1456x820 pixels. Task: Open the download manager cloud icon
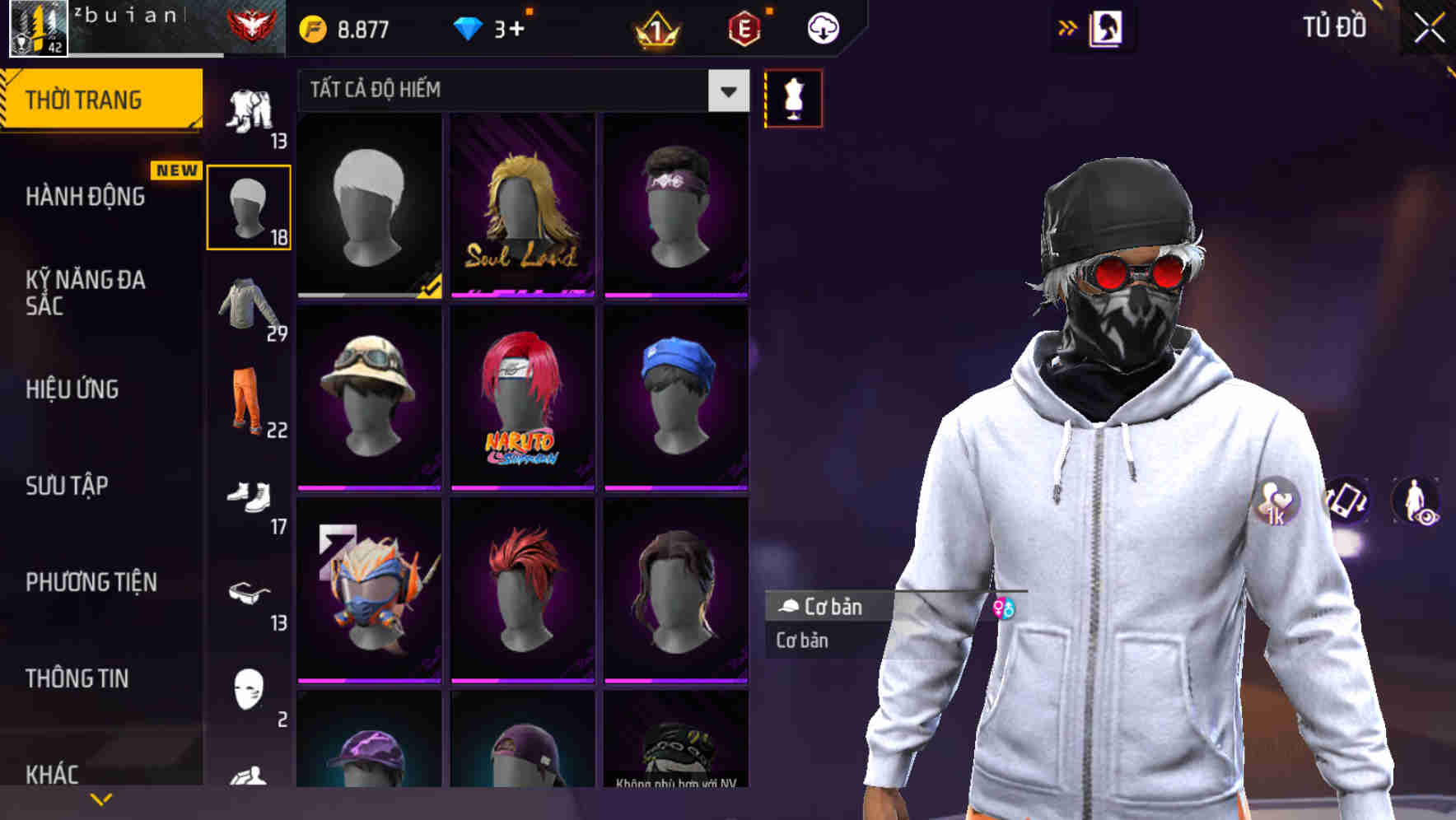822,27
